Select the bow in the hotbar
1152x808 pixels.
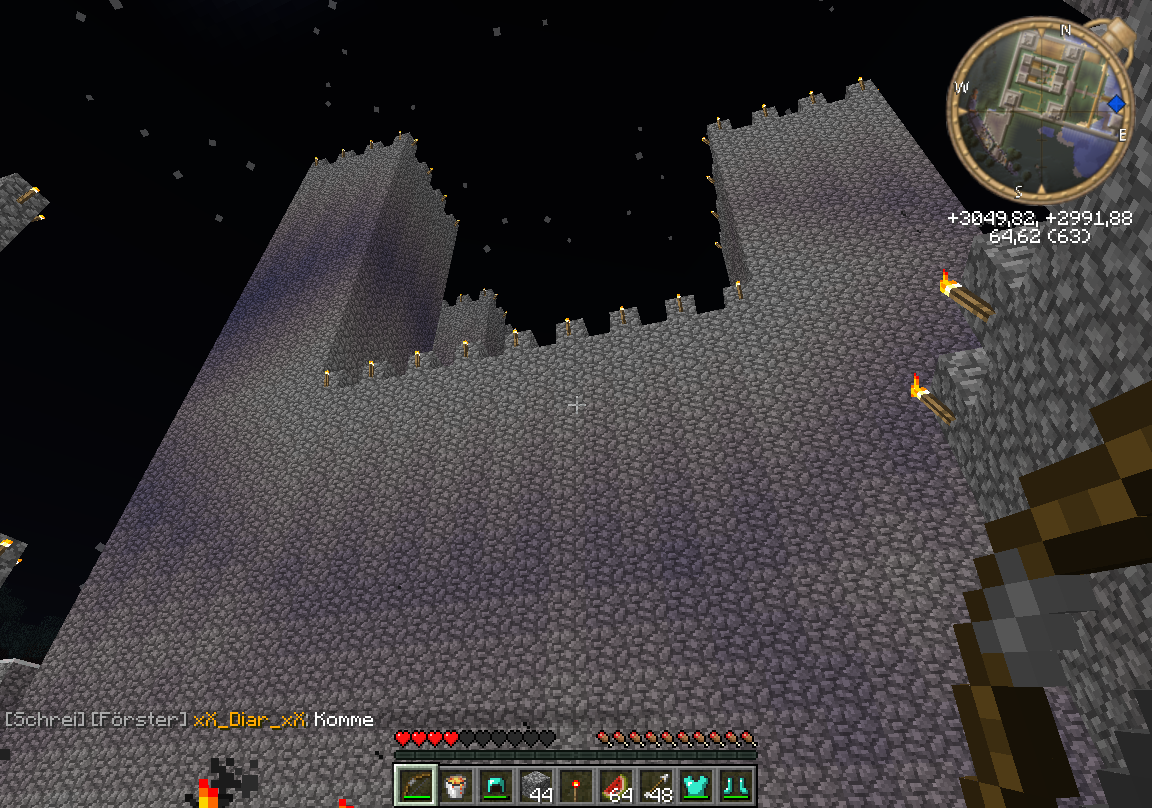413,785
